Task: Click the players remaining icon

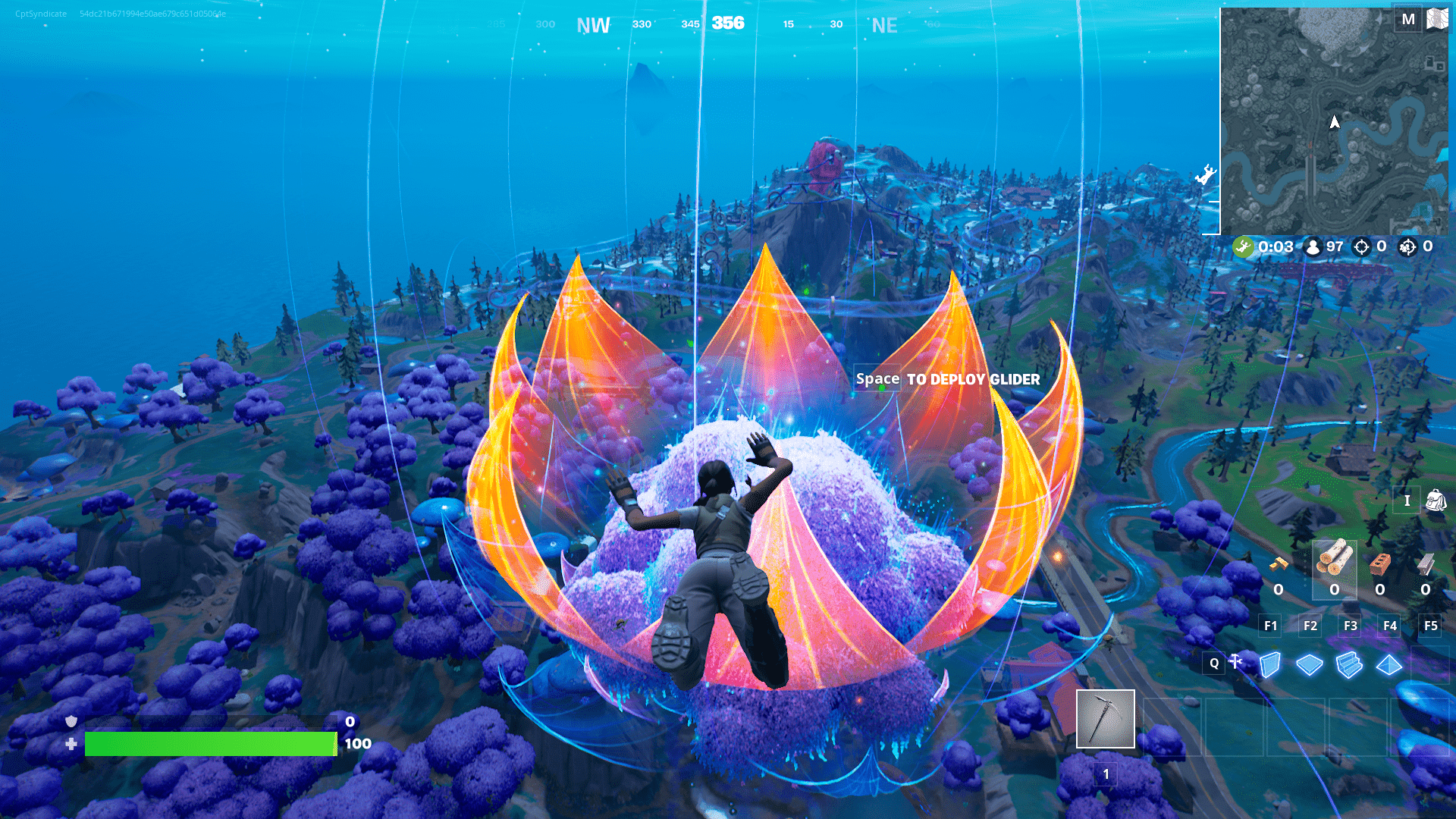Action: (x=1310, y=246)
